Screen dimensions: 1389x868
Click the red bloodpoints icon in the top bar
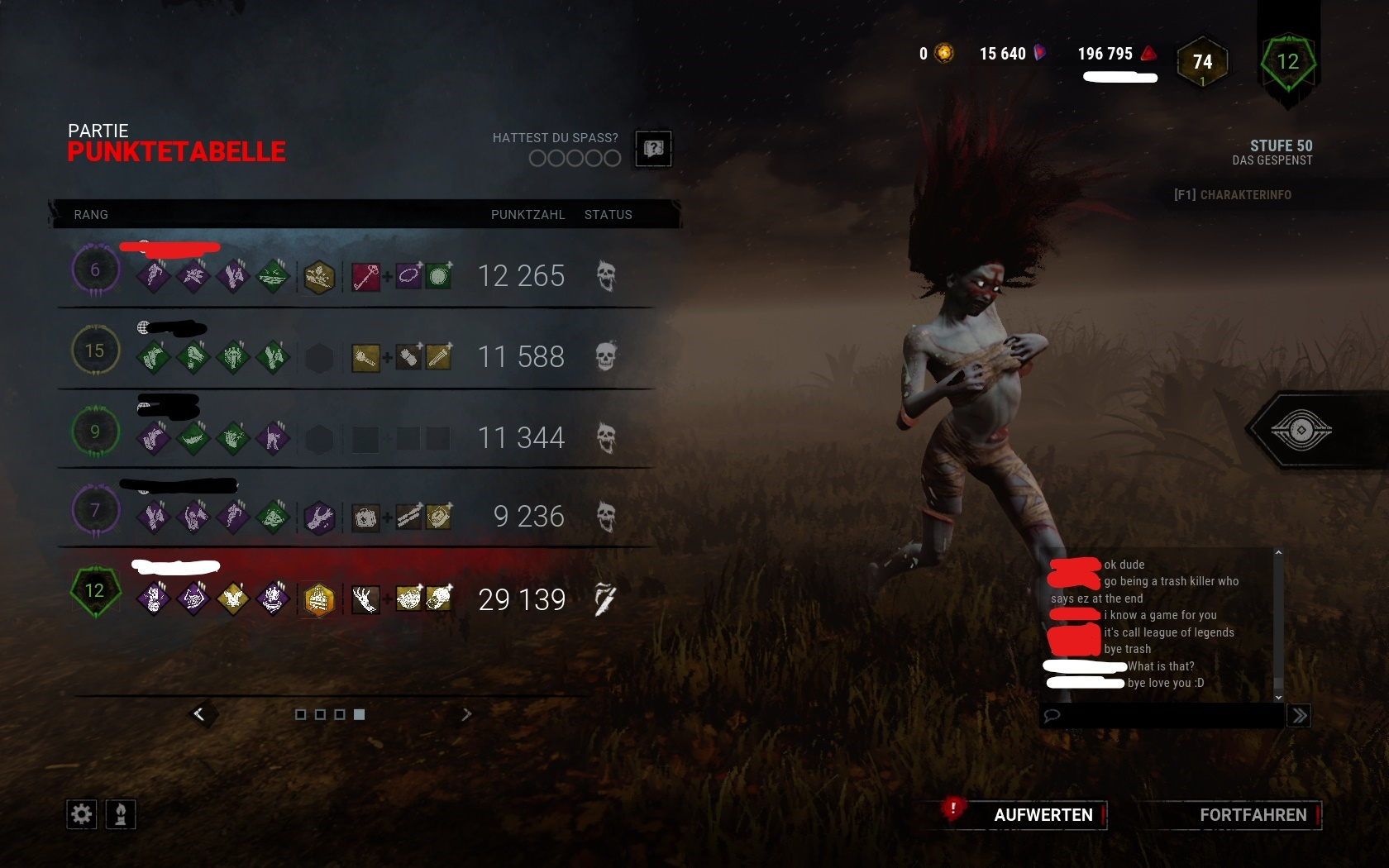tap(1146, 52)
